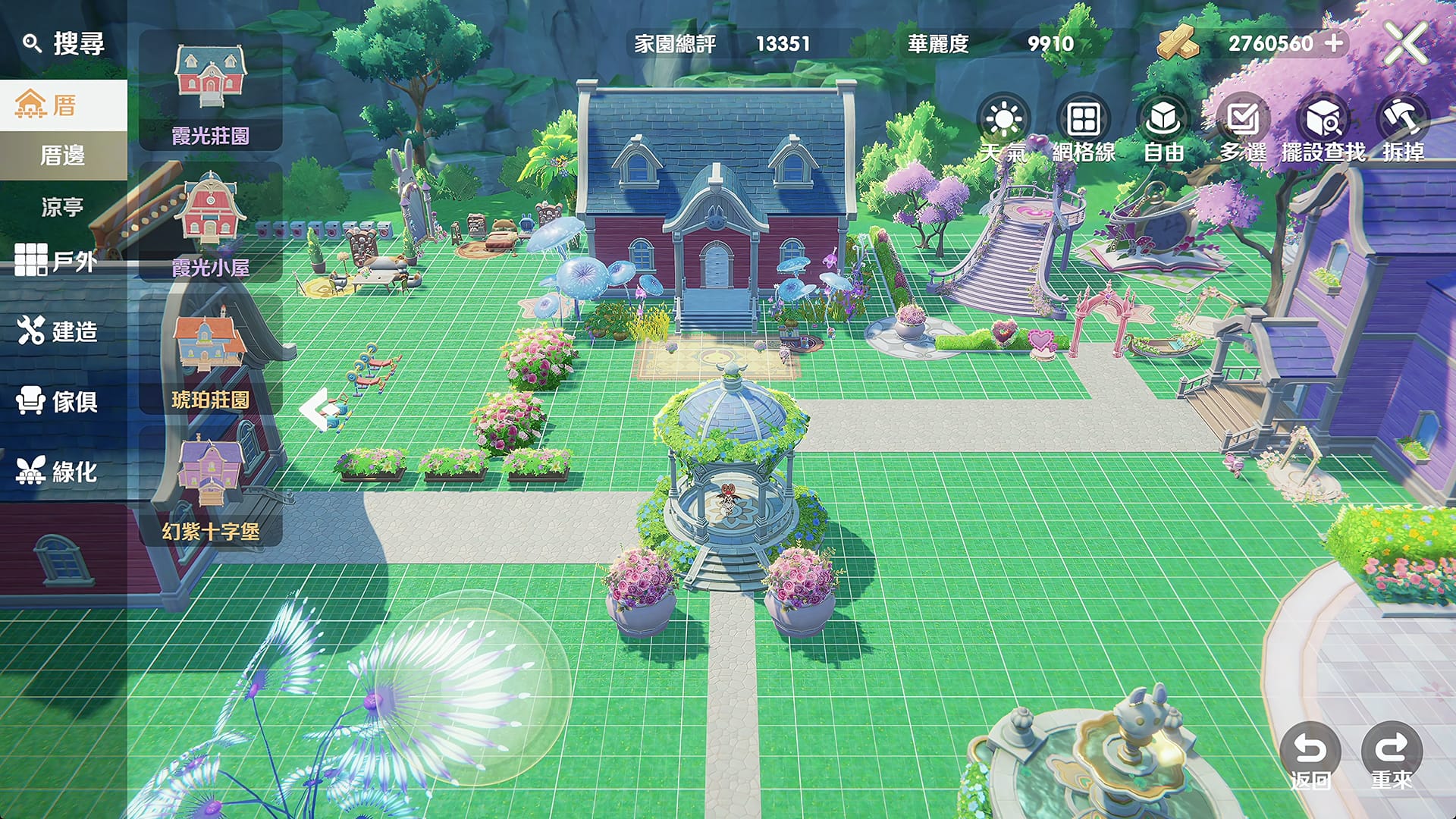Screen dimensions: 1456x819
Task: Open the 綠化 greenery category
Action: (58, 471)
